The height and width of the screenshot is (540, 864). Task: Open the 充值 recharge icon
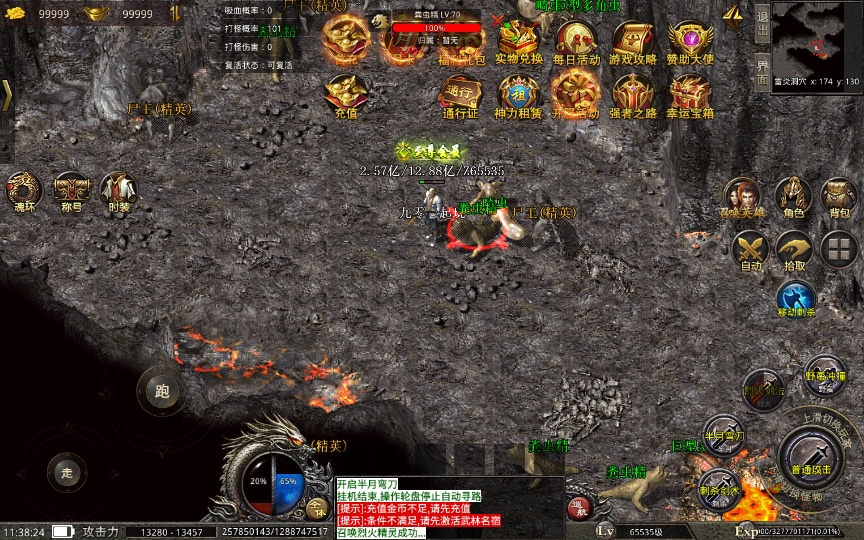[x=346, y=93]
